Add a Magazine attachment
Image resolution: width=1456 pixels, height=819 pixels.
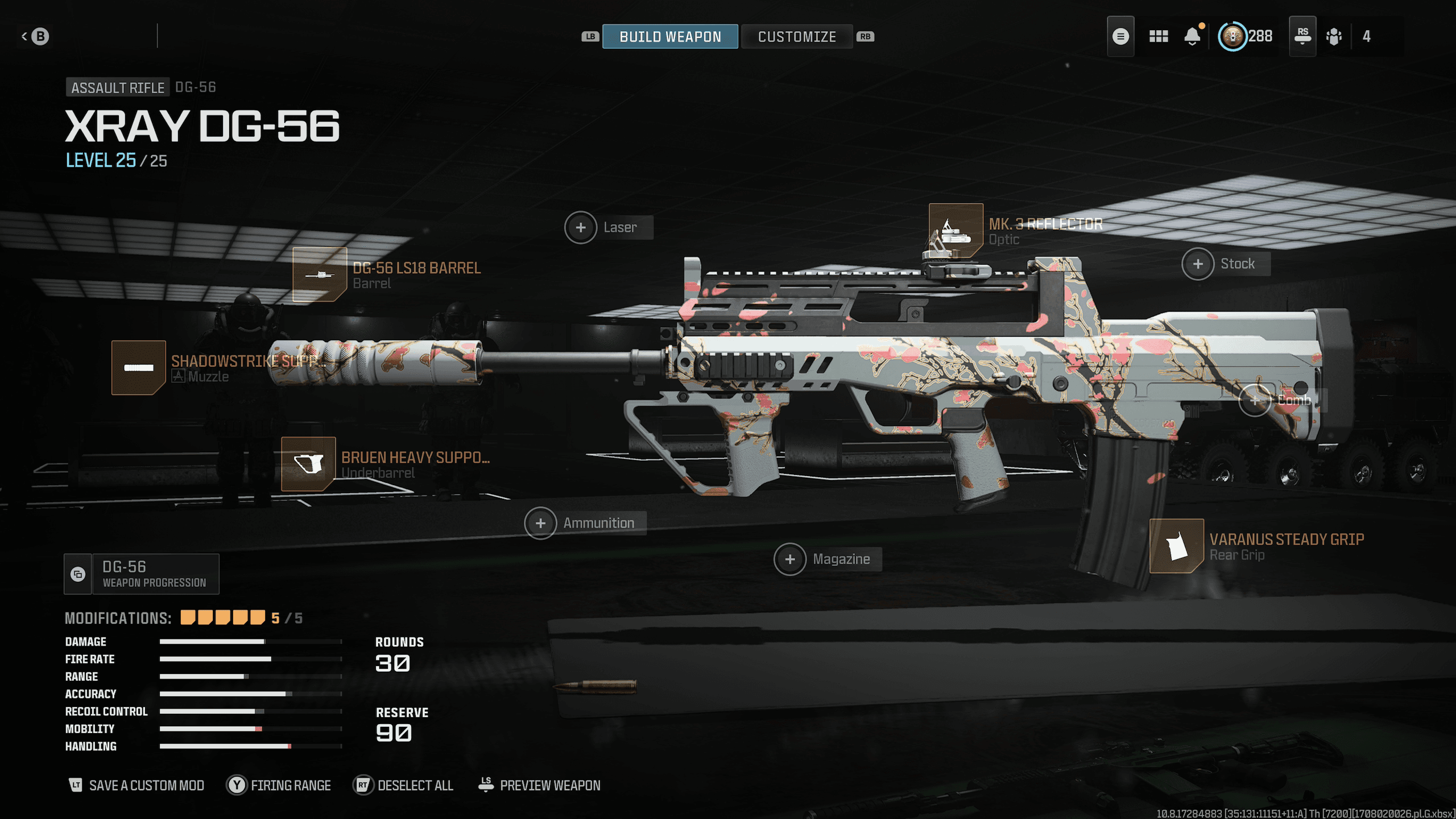tap(791, 559)
